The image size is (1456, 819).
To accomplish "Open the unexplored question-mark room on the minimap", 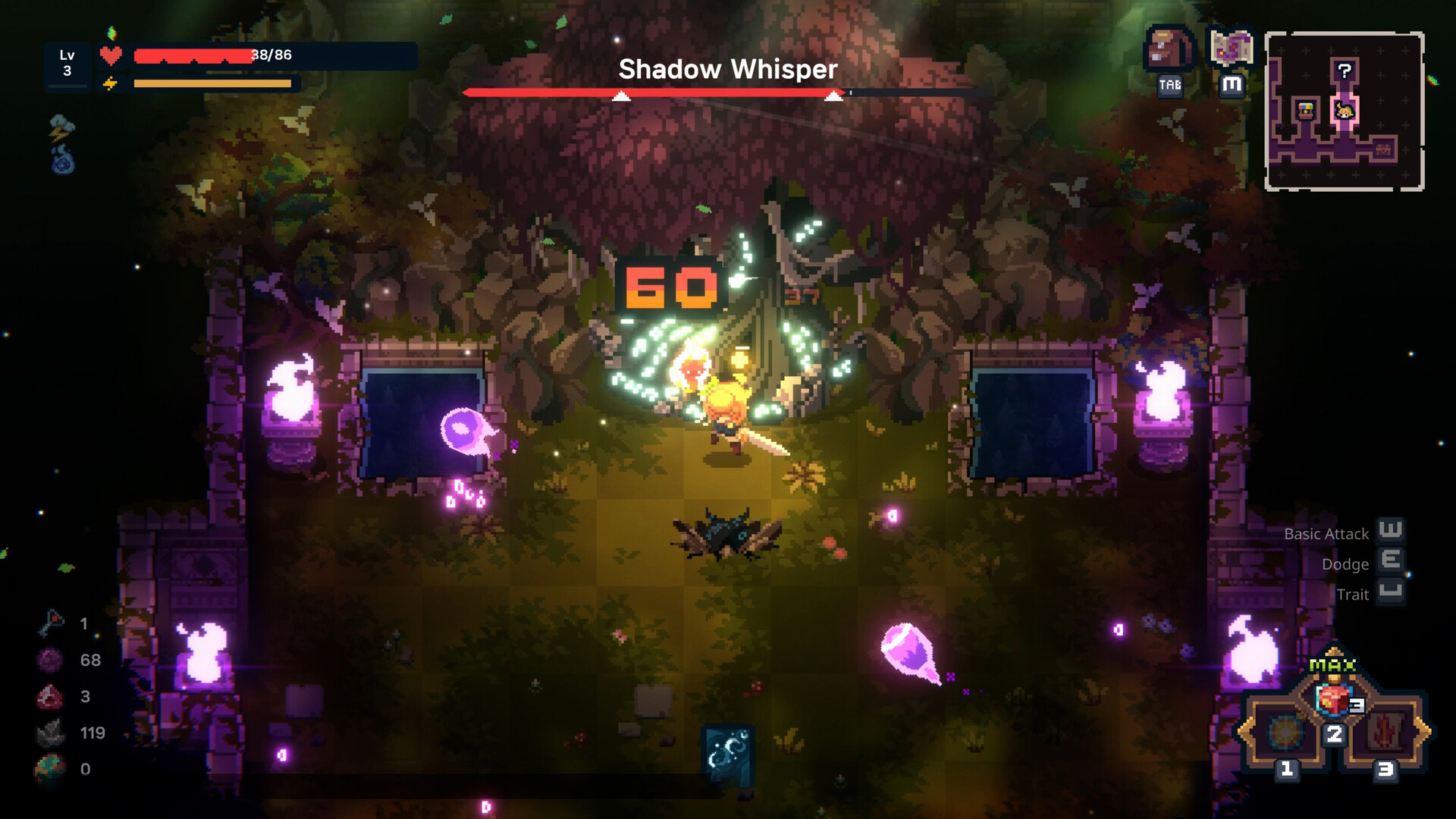I will pos(1345,71).
